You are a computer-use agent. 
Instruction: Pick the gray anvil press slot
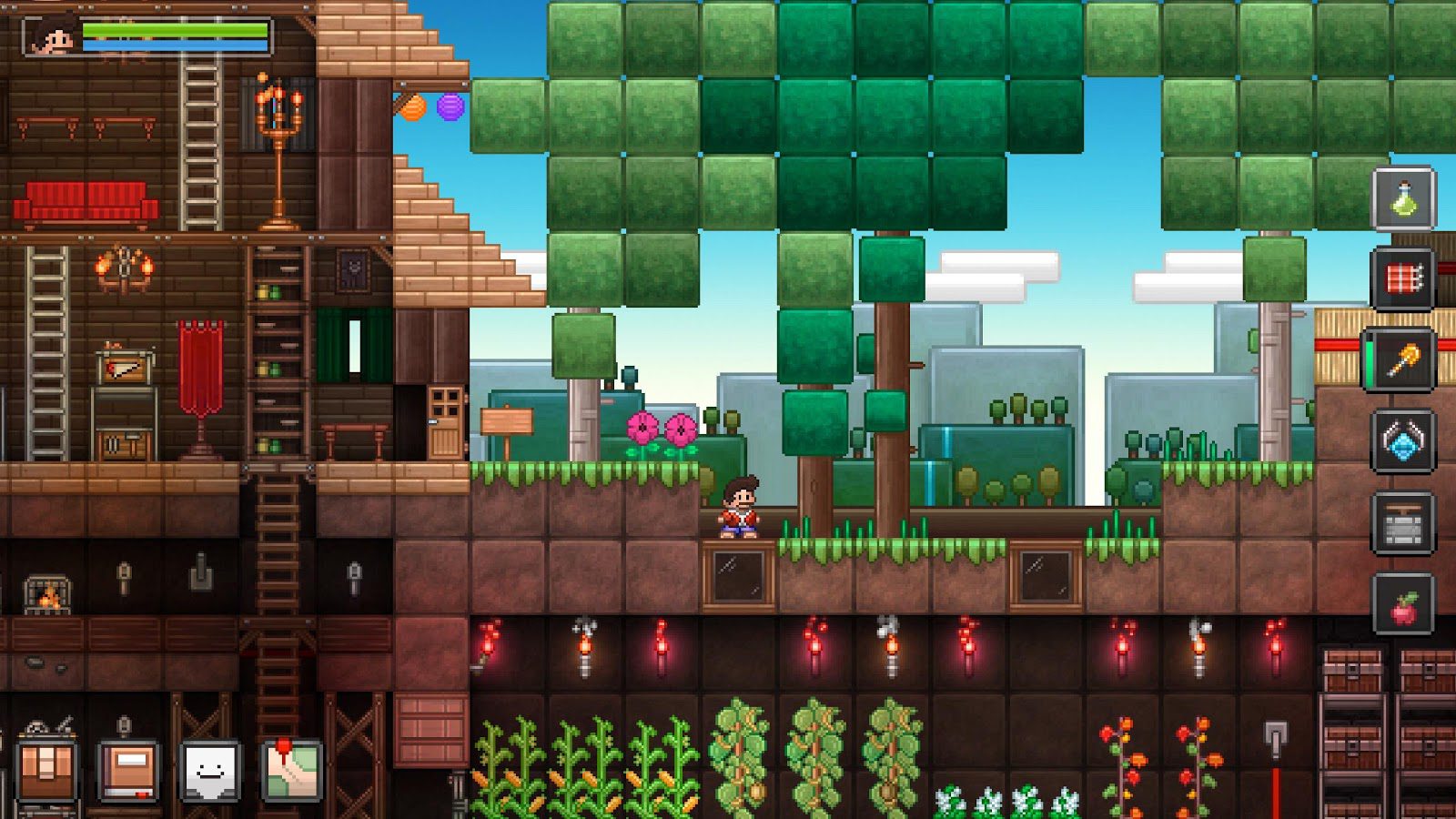coord(1403,523)
